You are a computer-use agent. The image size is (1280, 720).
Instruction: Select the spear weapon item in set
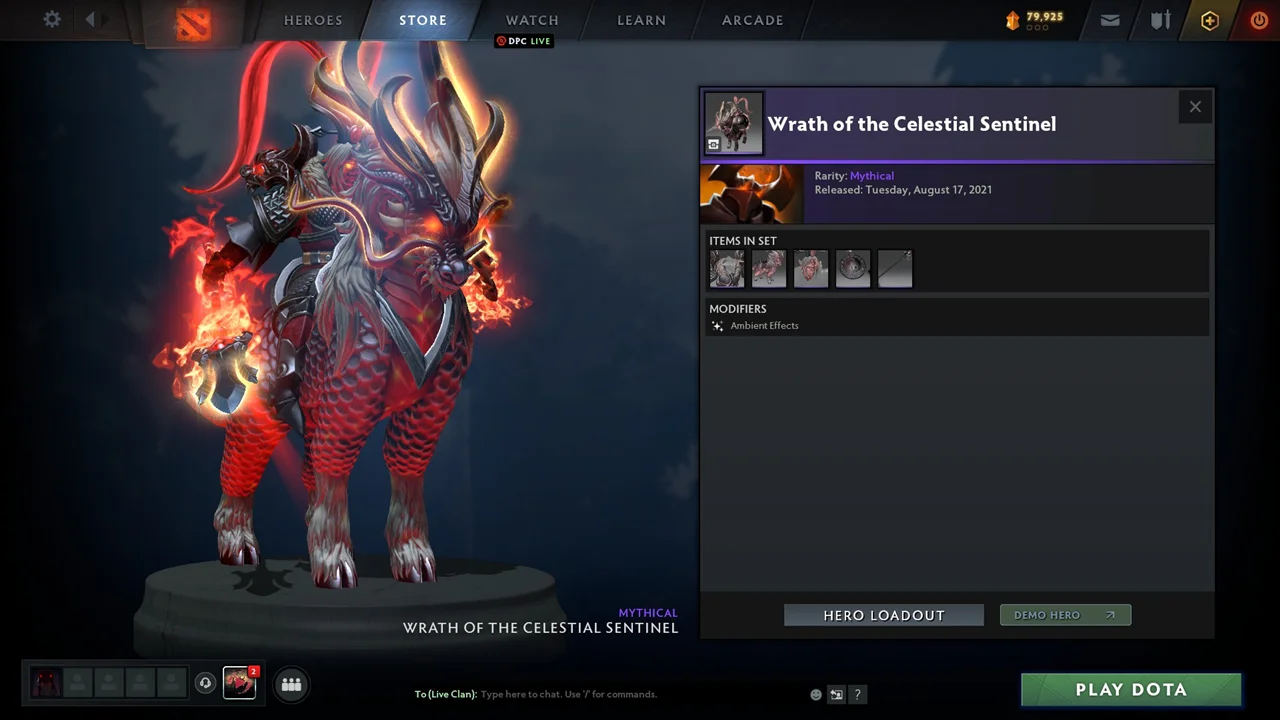pyautogui.click(x=895, y=269)
